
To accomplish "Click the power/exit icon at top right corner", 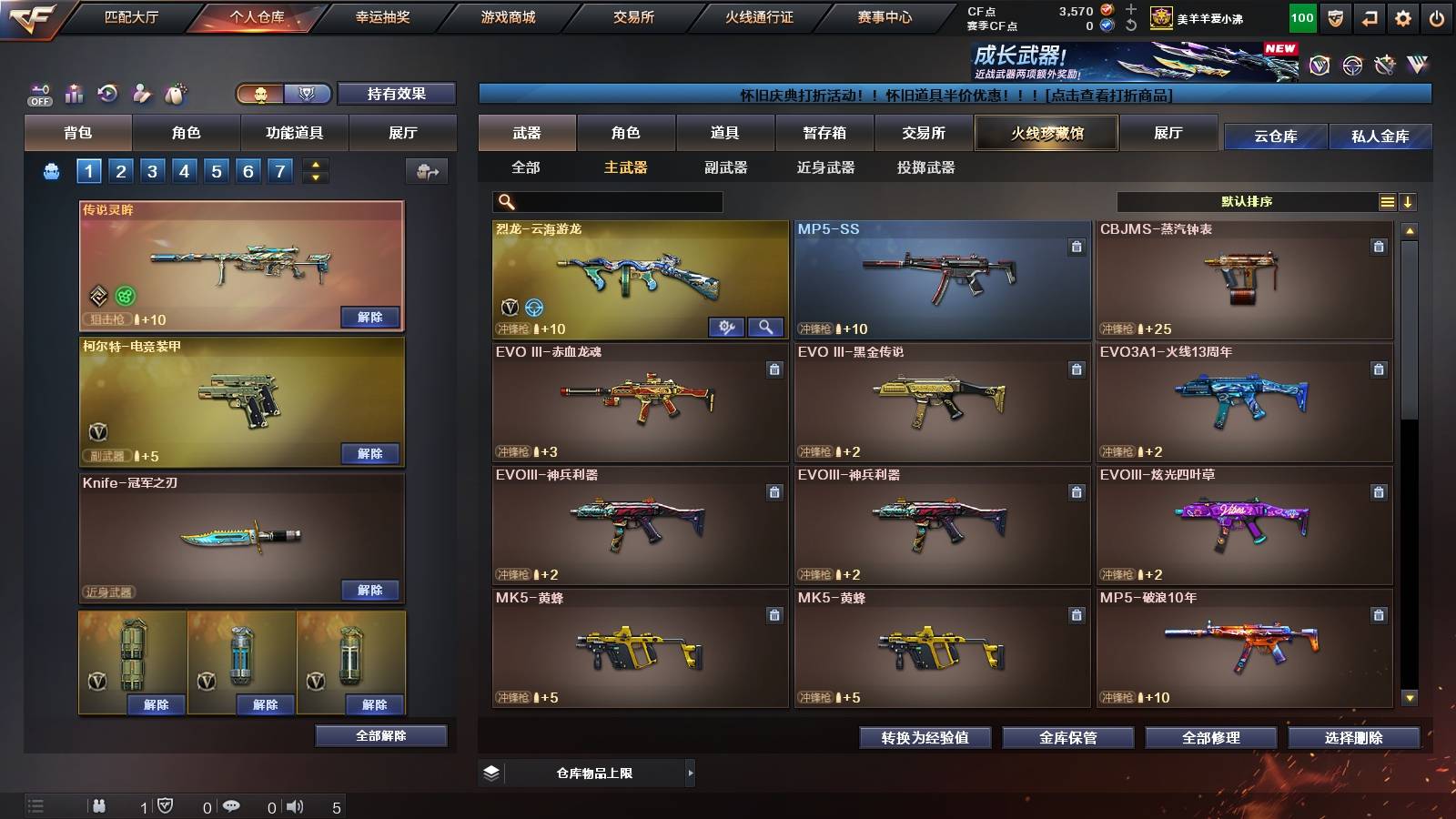I will click(1437, 17).
